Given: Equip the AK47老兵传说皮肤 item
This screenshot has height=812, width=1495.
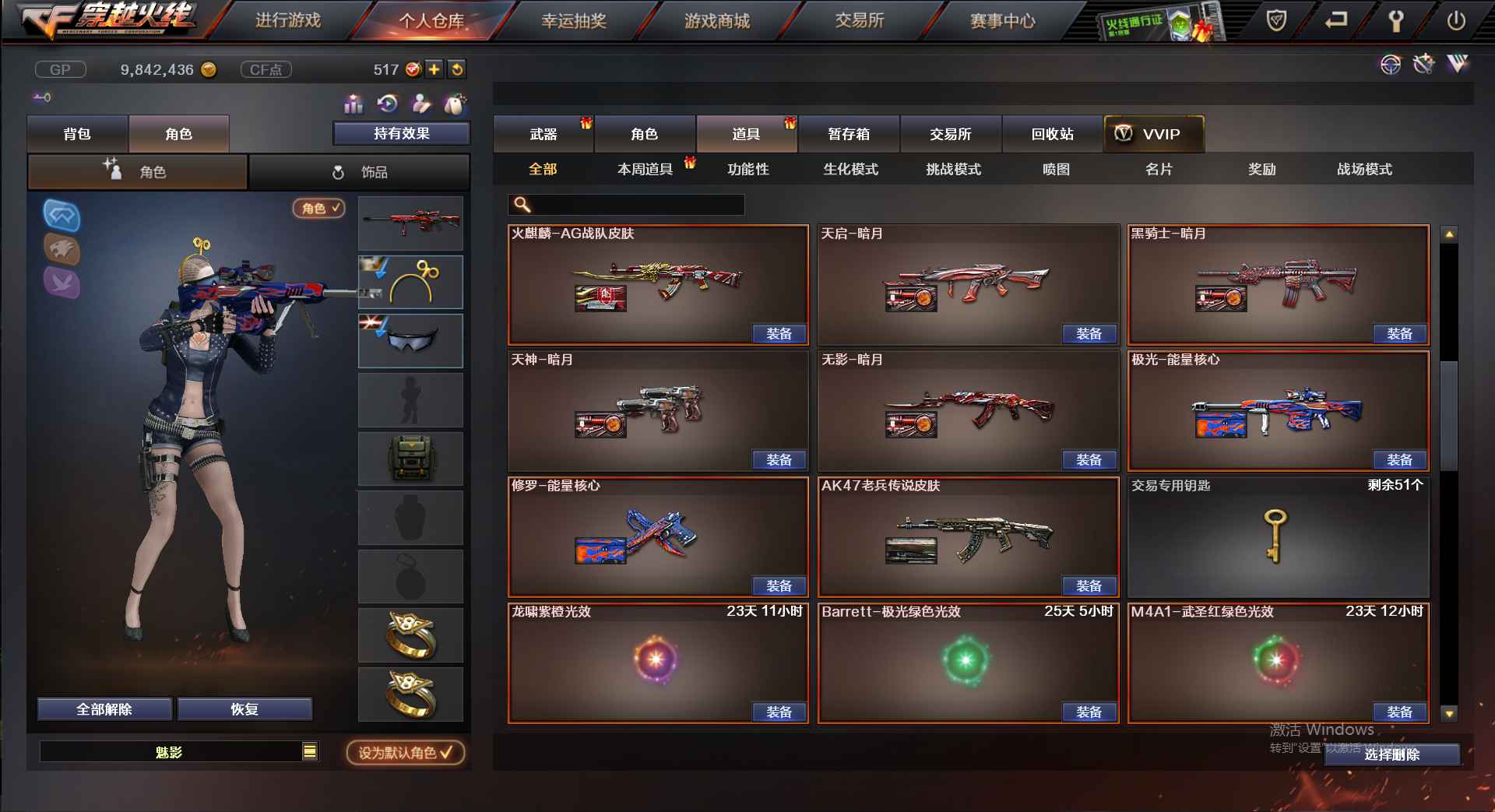Looking at the screenshot, I should (1090, 585).
